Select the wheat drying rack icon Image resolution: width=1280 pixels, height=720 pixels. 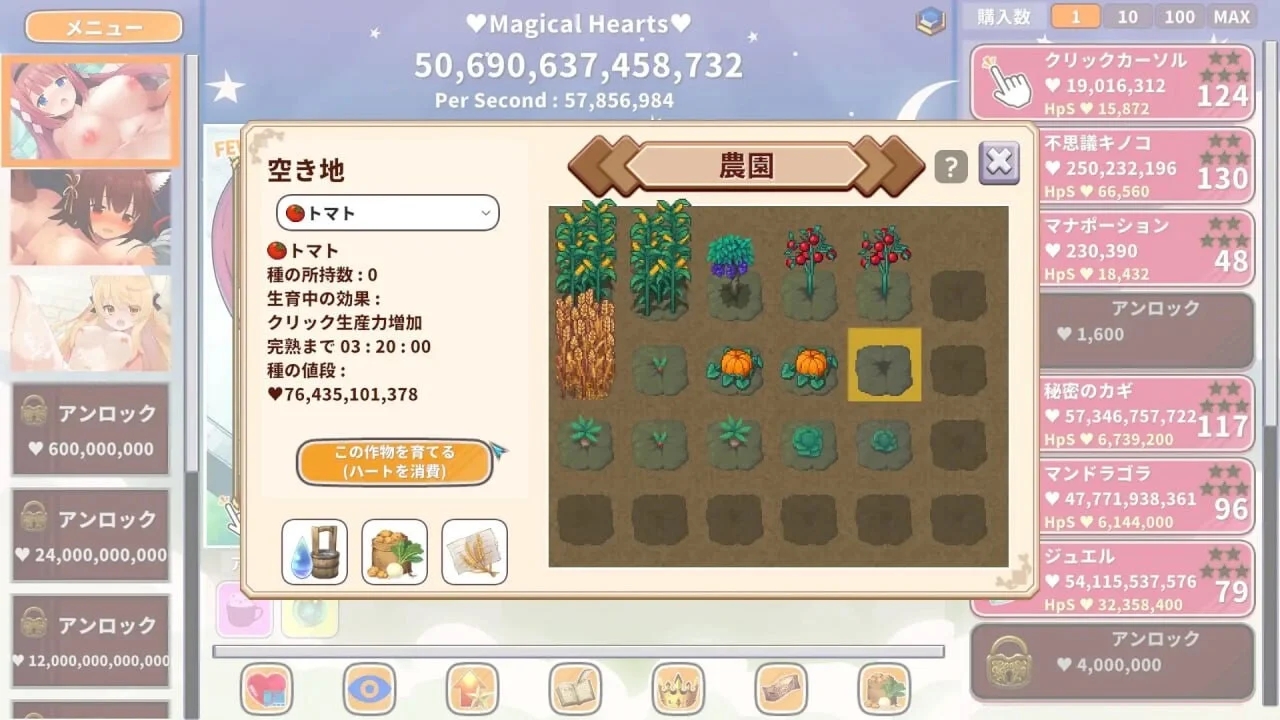pos(474,551)
